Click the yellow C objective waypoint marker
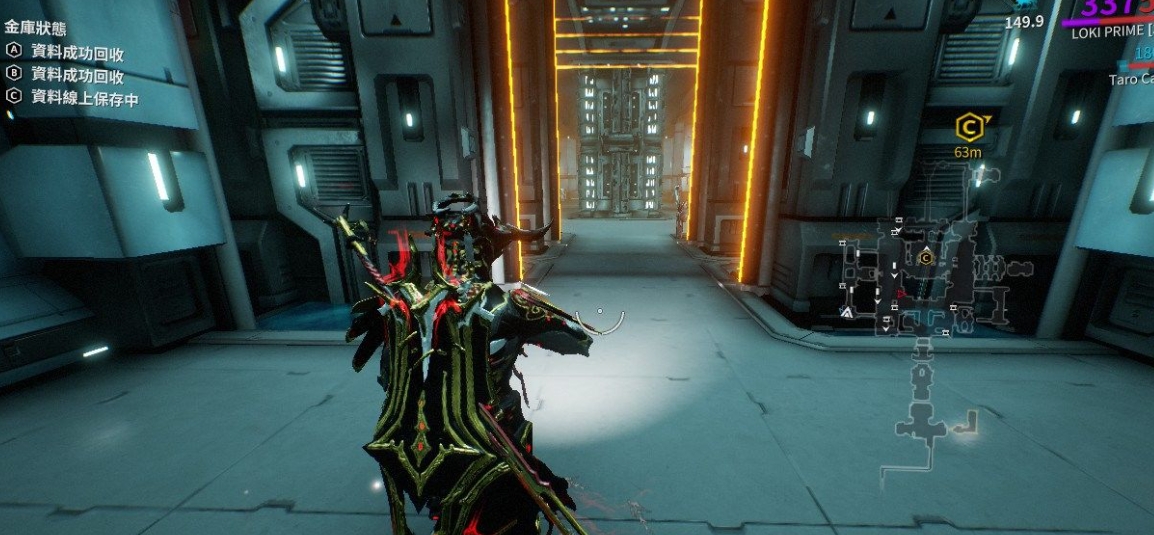The height and width of the screenshot is (535, 1154). tap(968, 127)
